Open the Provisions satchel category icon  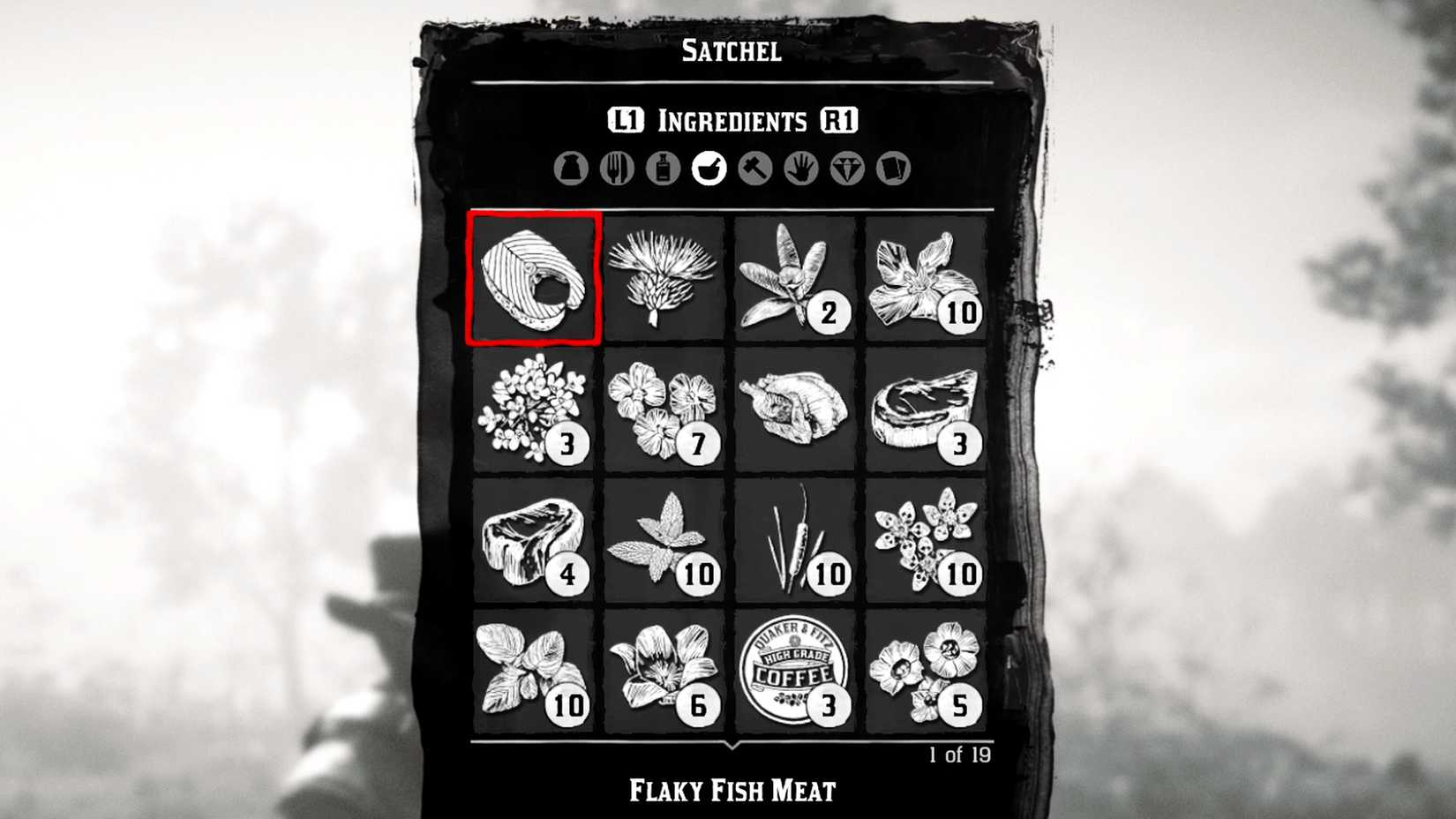click(574, 168)
